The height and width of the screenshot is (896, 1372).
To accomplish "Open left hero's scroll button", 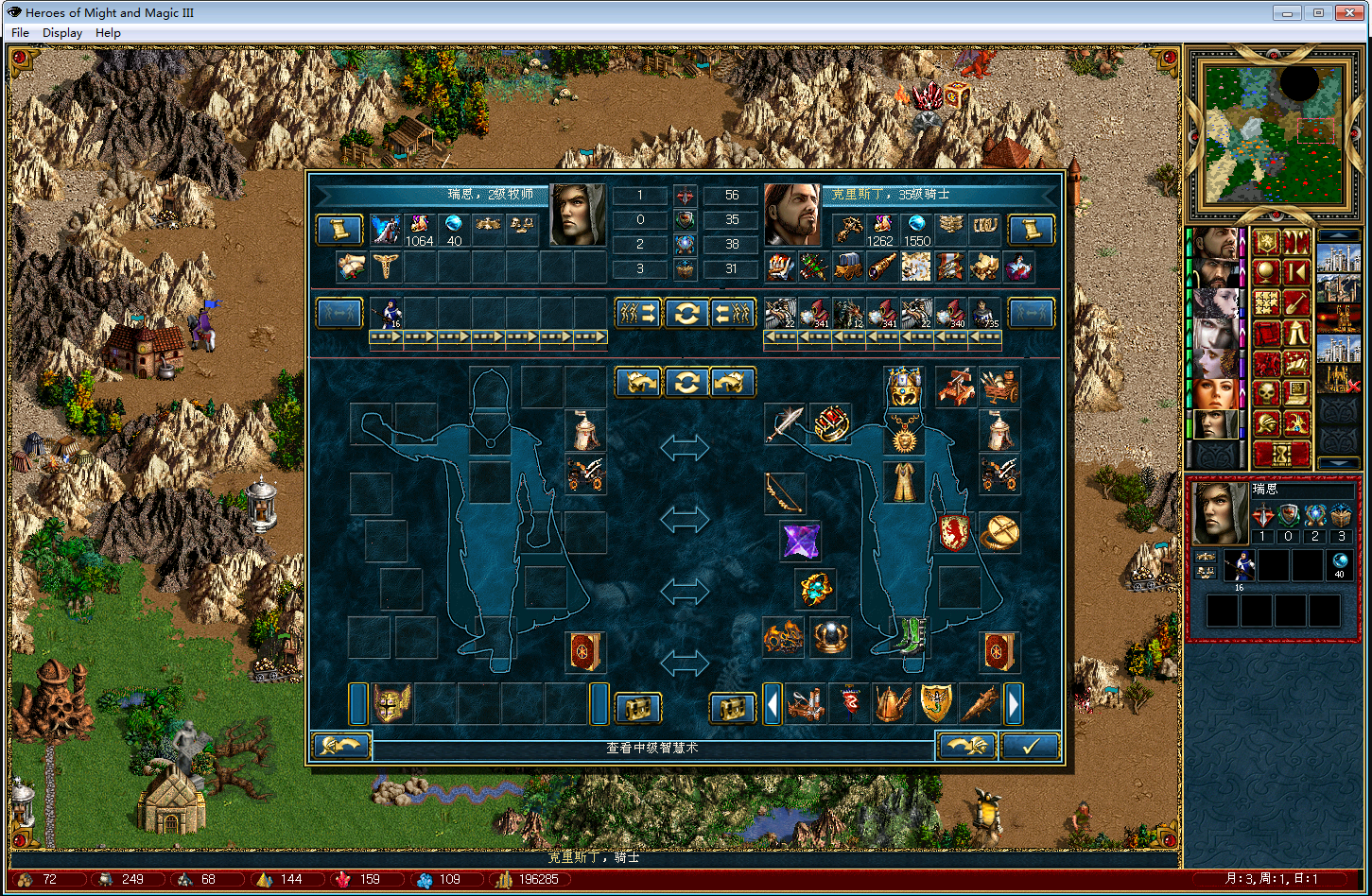I will pyautogui.click(x=339, y=229).
